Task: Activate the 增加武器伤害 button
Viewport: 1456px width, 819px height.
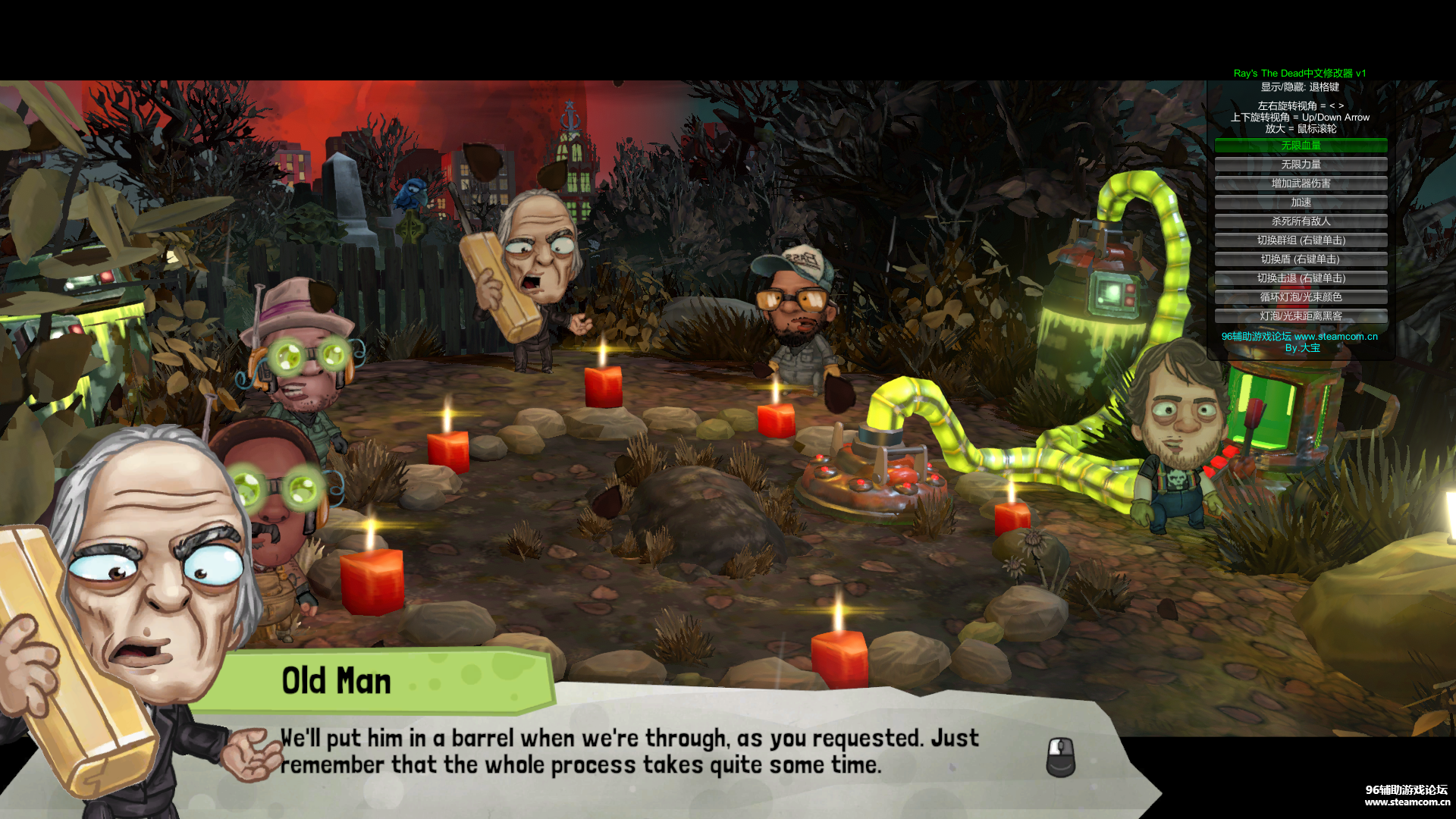Action: (1301, 184)
